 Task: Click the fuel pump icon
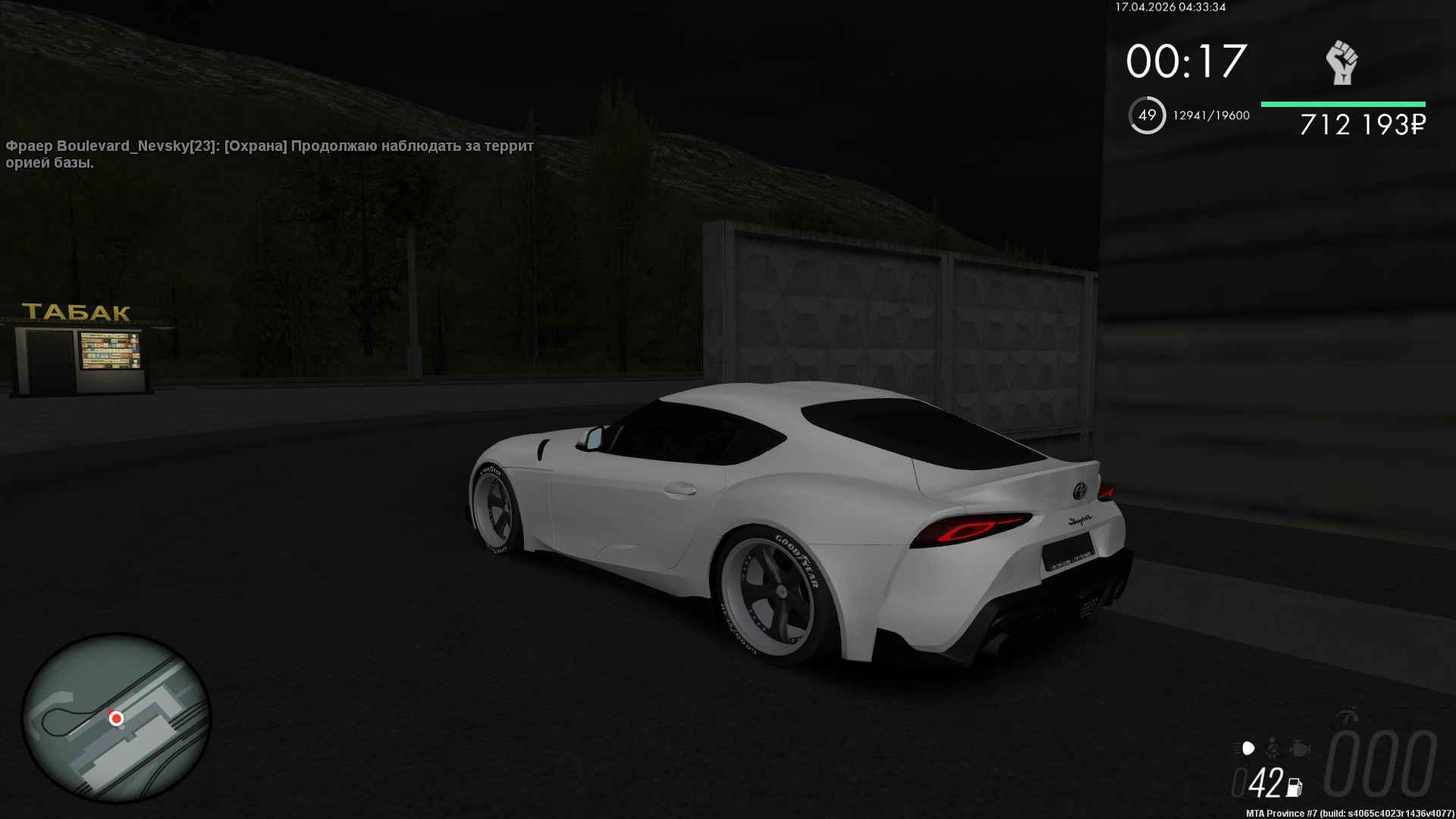[1294, 787]
